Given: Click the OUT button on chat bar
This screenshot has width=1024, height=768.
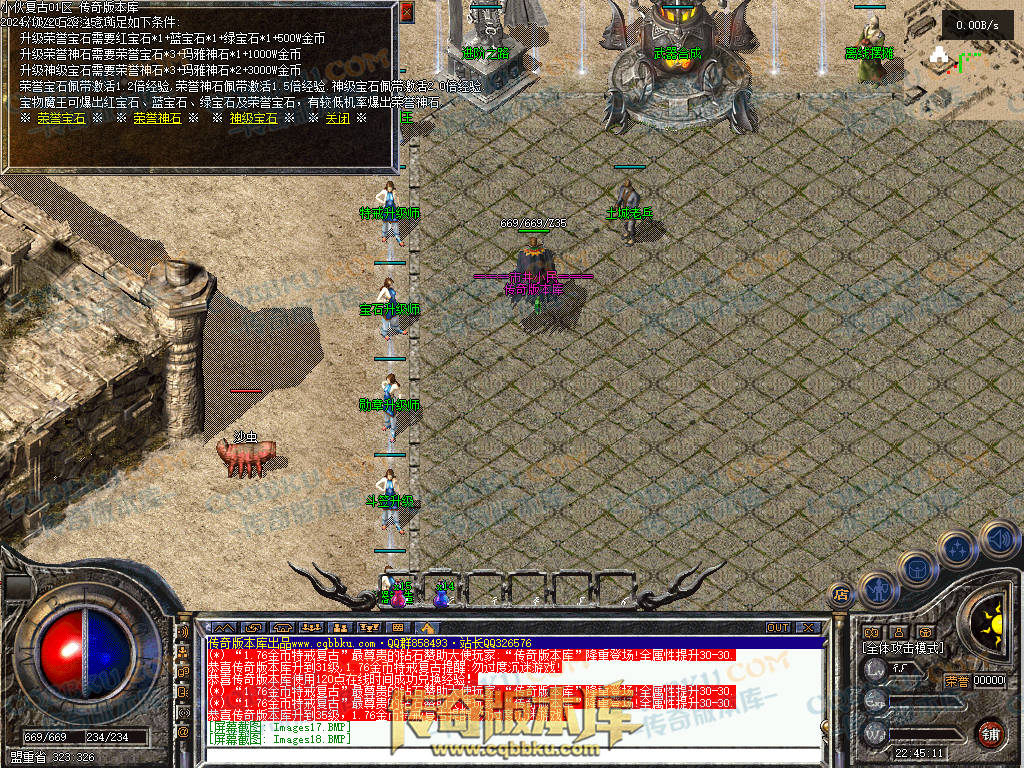Looking at the screenshot, I should [778, 628].
